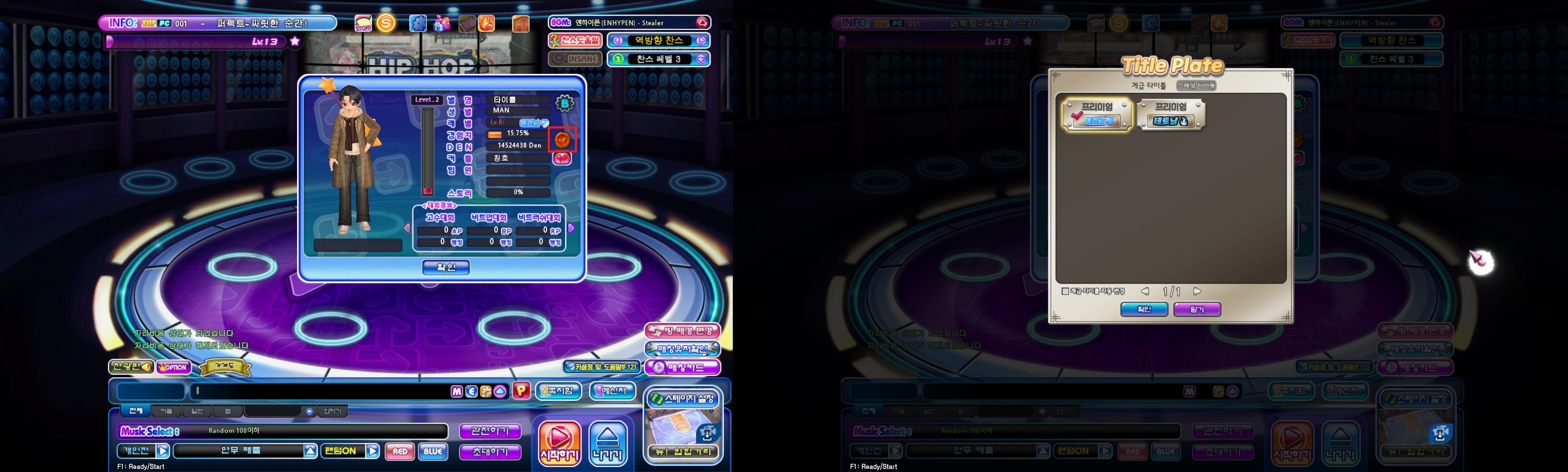
Task: Join the BLUE team
Action: pyautogui.click(x=433, y=451)
